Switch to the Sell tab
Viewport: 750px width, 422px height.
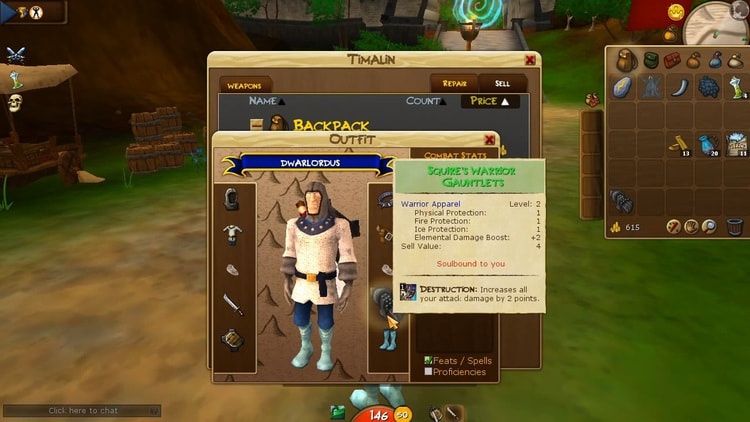502,84
